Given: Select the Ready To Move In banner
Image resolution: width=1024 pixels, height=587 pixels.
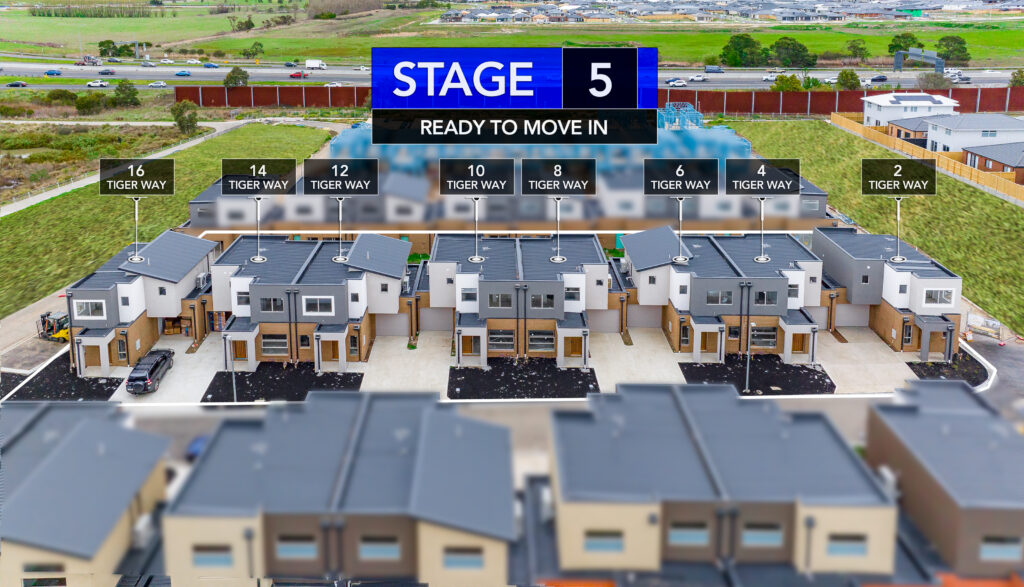Looking at the screenshot, I should tap(514, 127).
